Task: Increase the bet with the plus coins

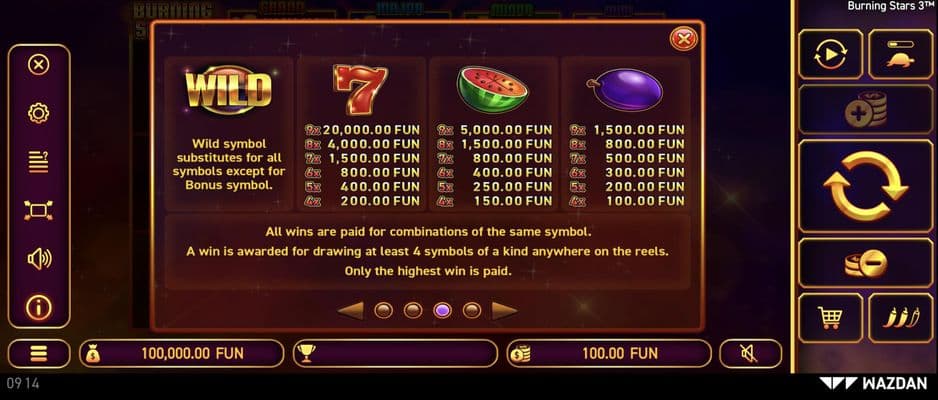Action: click(x=863, y=110)
